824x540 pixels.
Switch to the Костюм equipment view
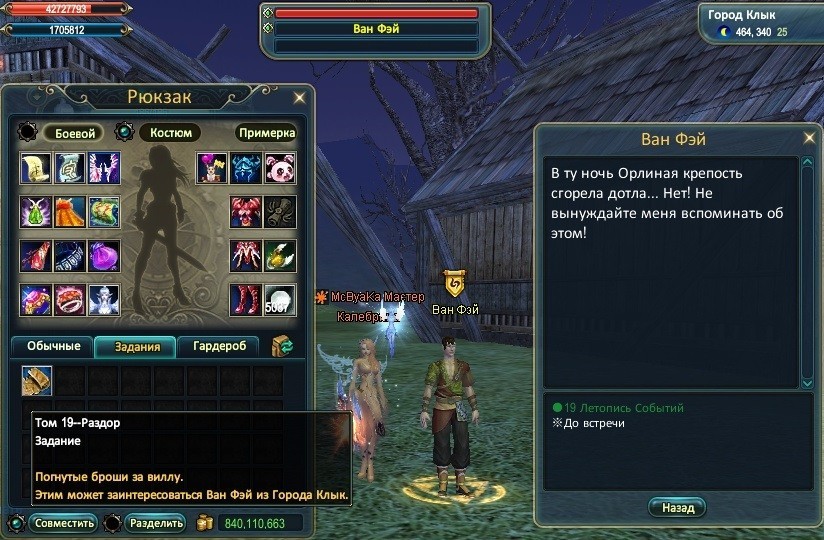[169, 133]
